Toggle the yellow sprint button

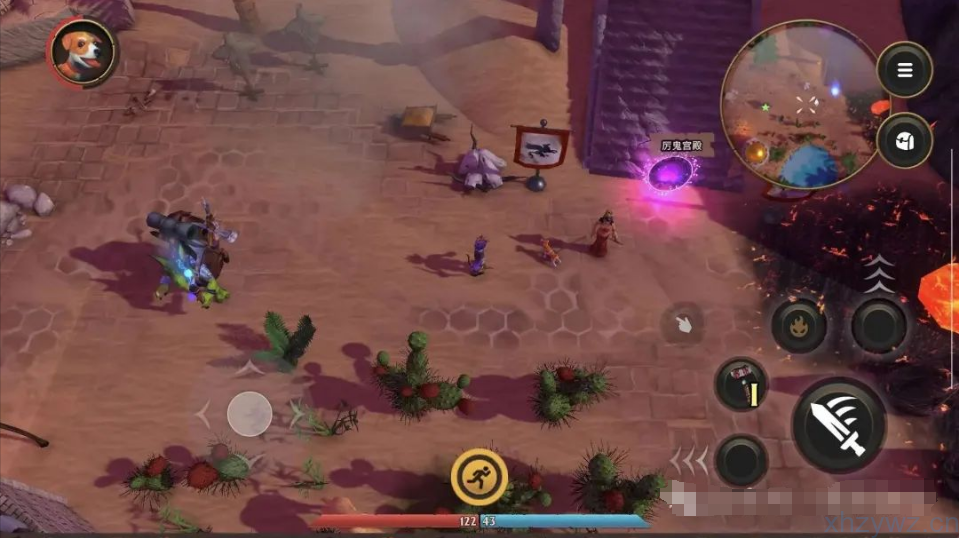click(478, 476)
